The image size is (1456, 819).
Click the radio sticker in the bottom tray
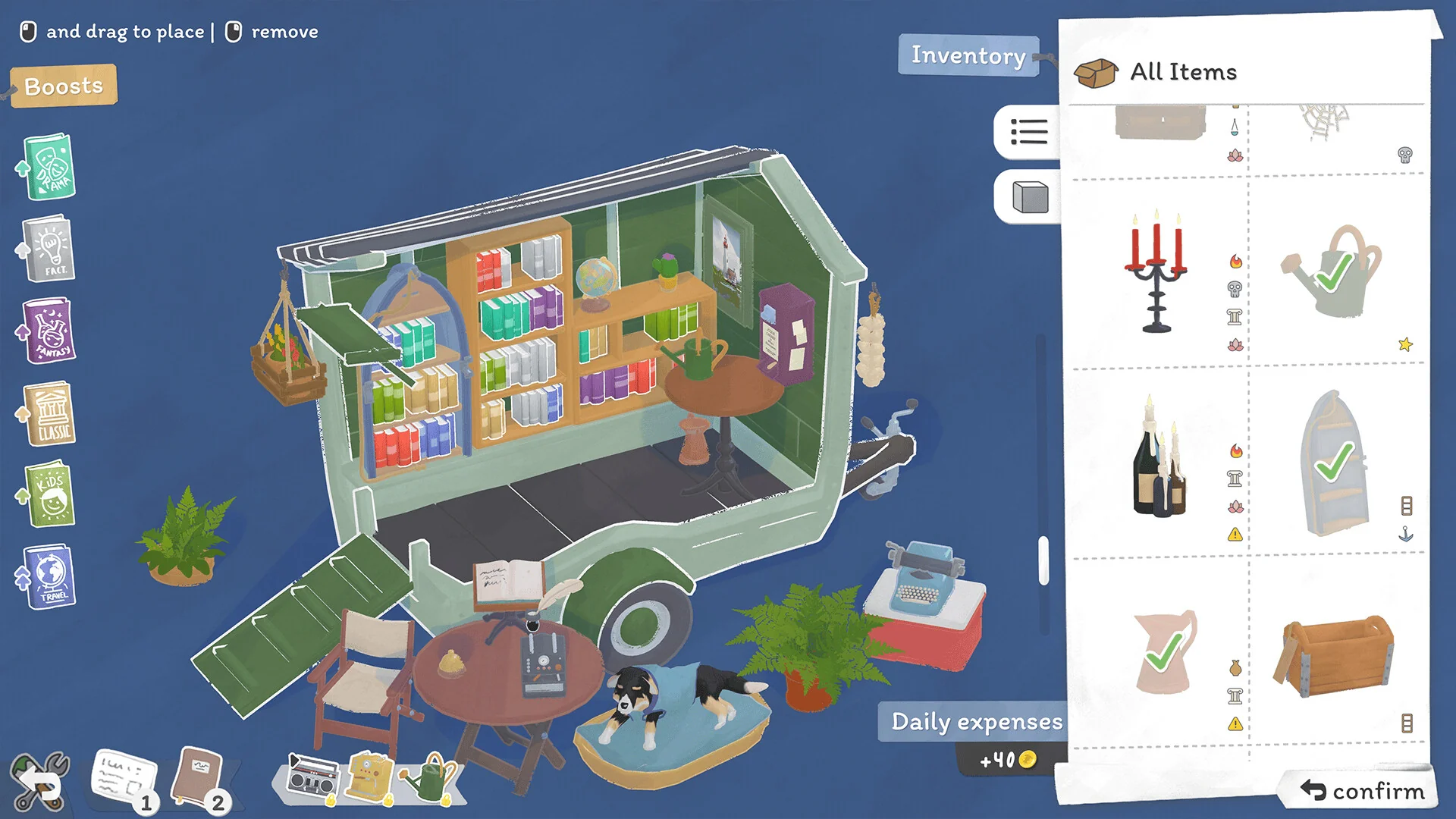click(312, 777)
